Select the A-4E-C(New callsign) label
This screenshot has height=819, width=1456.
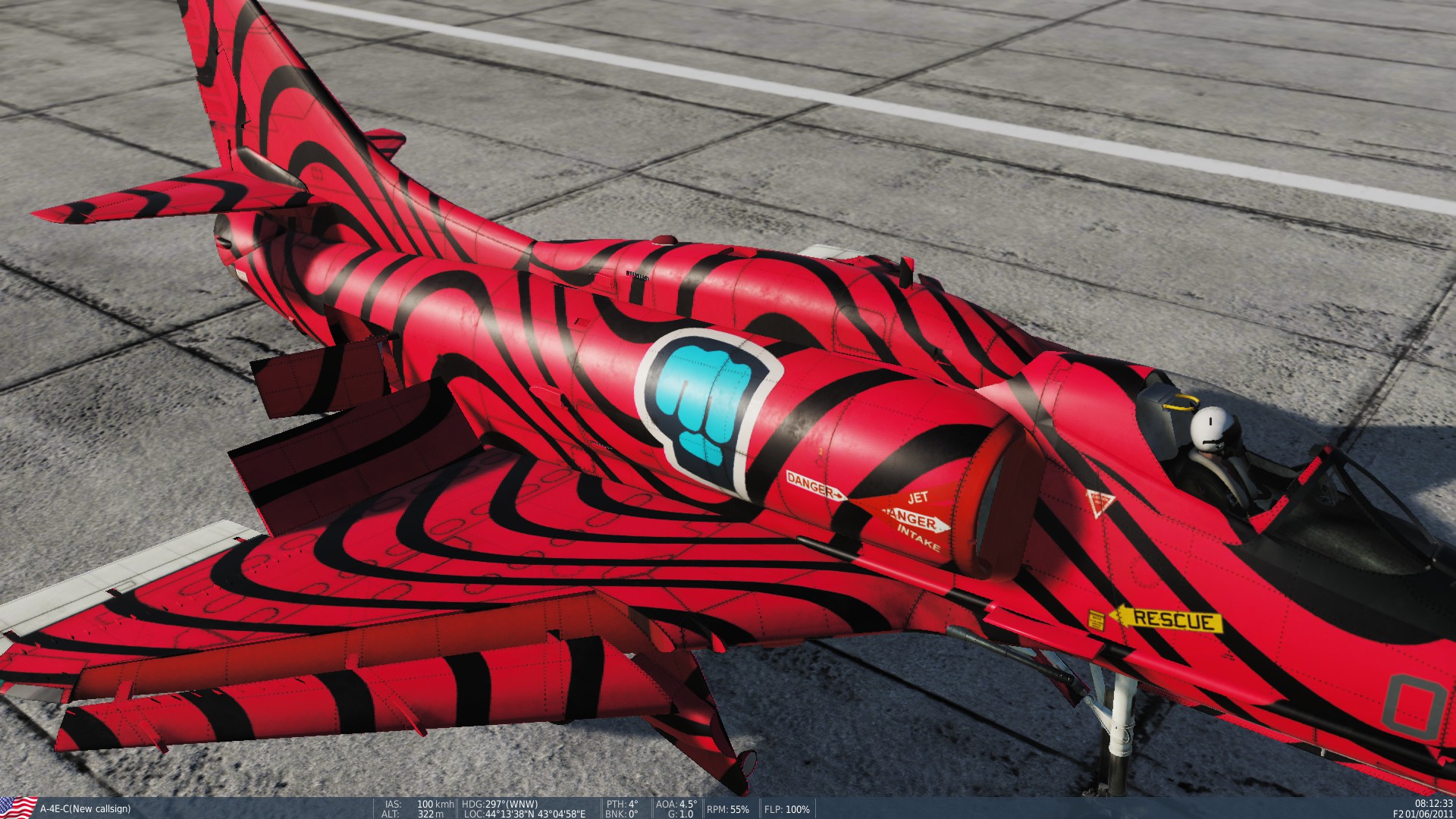click(86, 807)
